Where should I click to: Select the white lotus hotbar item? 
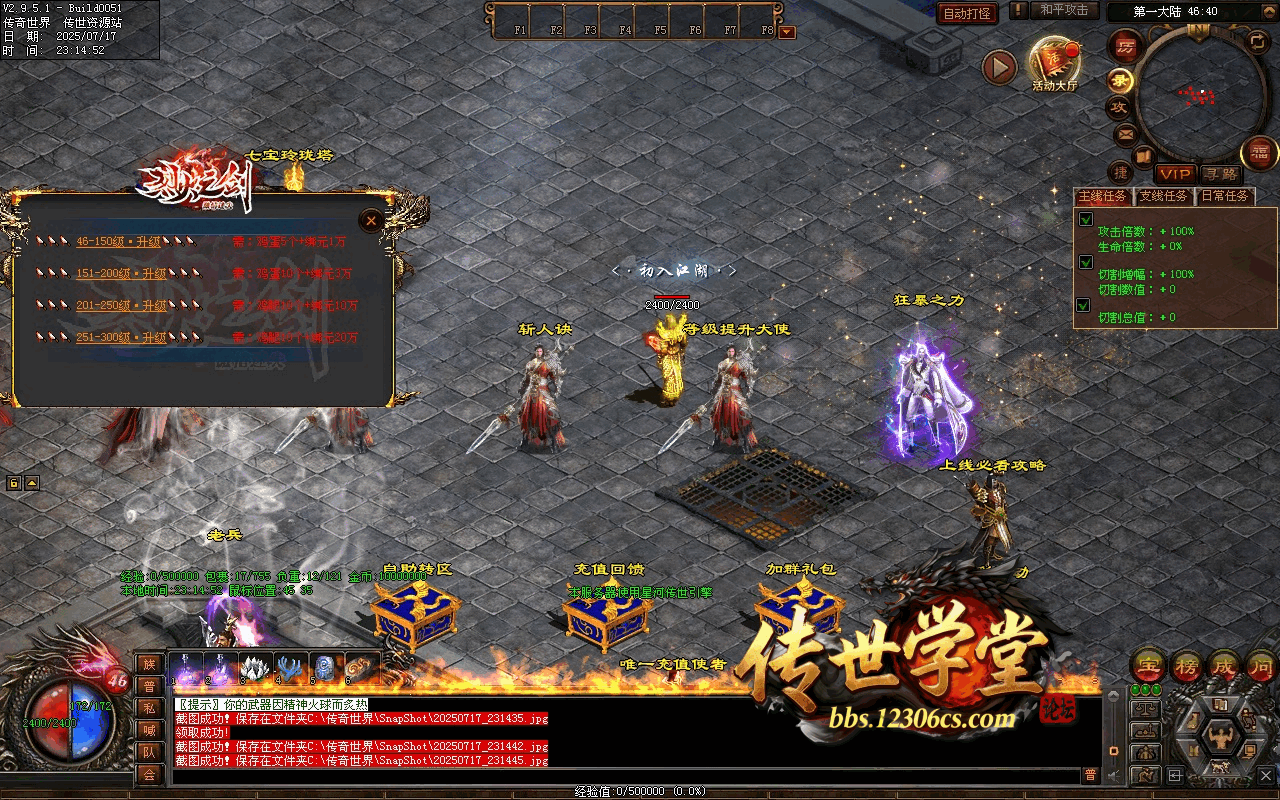[x=255, y=667]
